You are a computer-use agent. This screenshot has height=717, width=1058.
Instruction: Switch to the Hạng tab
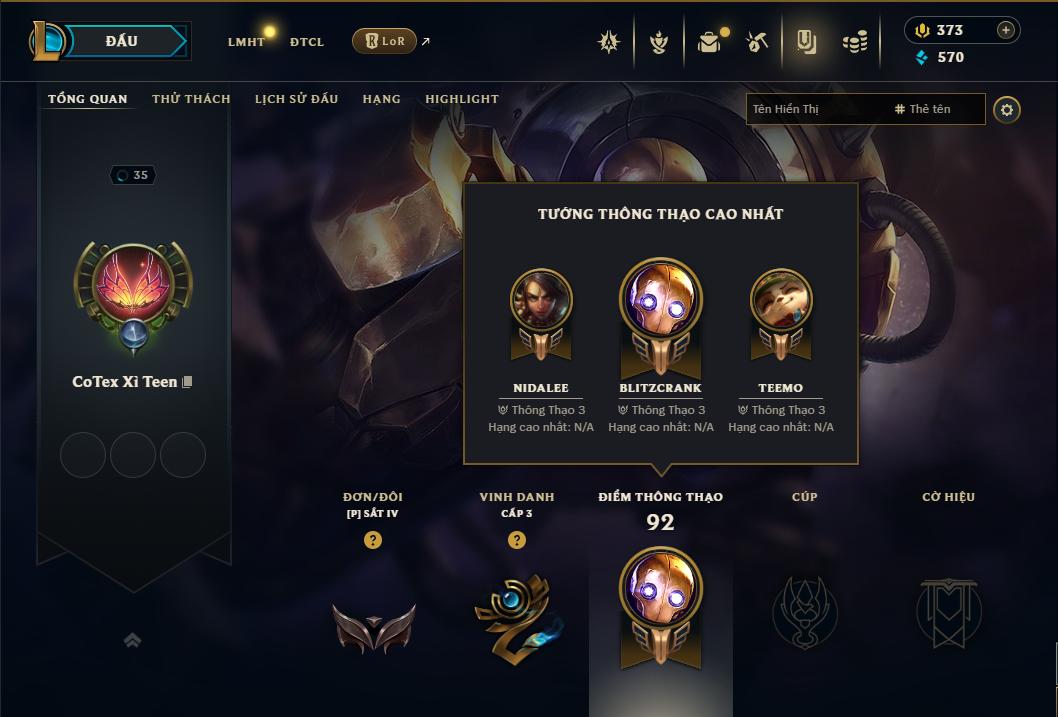pyautogui.click(x=381, y=99)
